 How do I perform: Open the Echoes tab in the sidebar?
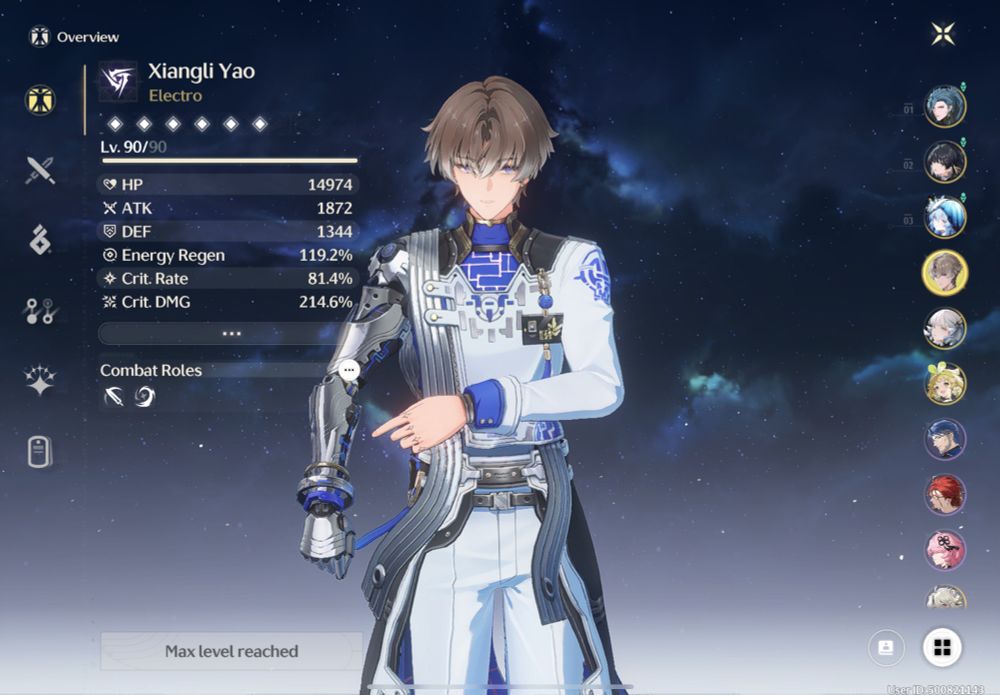pos(40,240)
